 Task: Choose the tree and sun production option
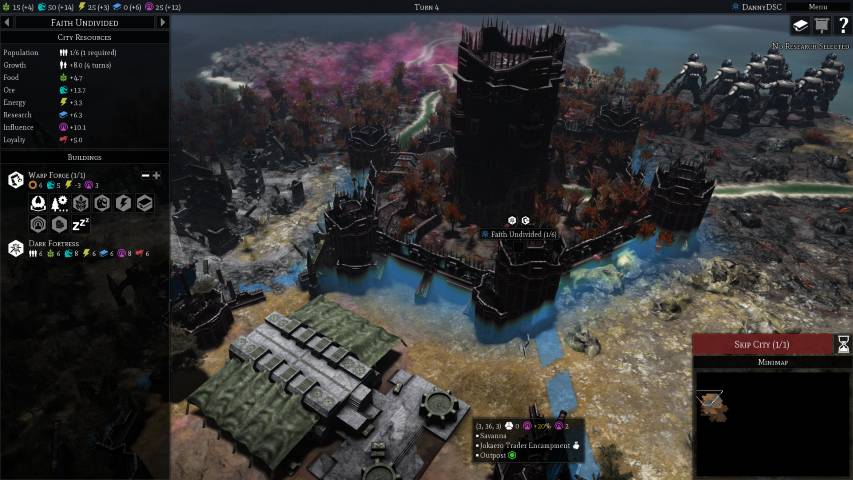coord(59,203)
